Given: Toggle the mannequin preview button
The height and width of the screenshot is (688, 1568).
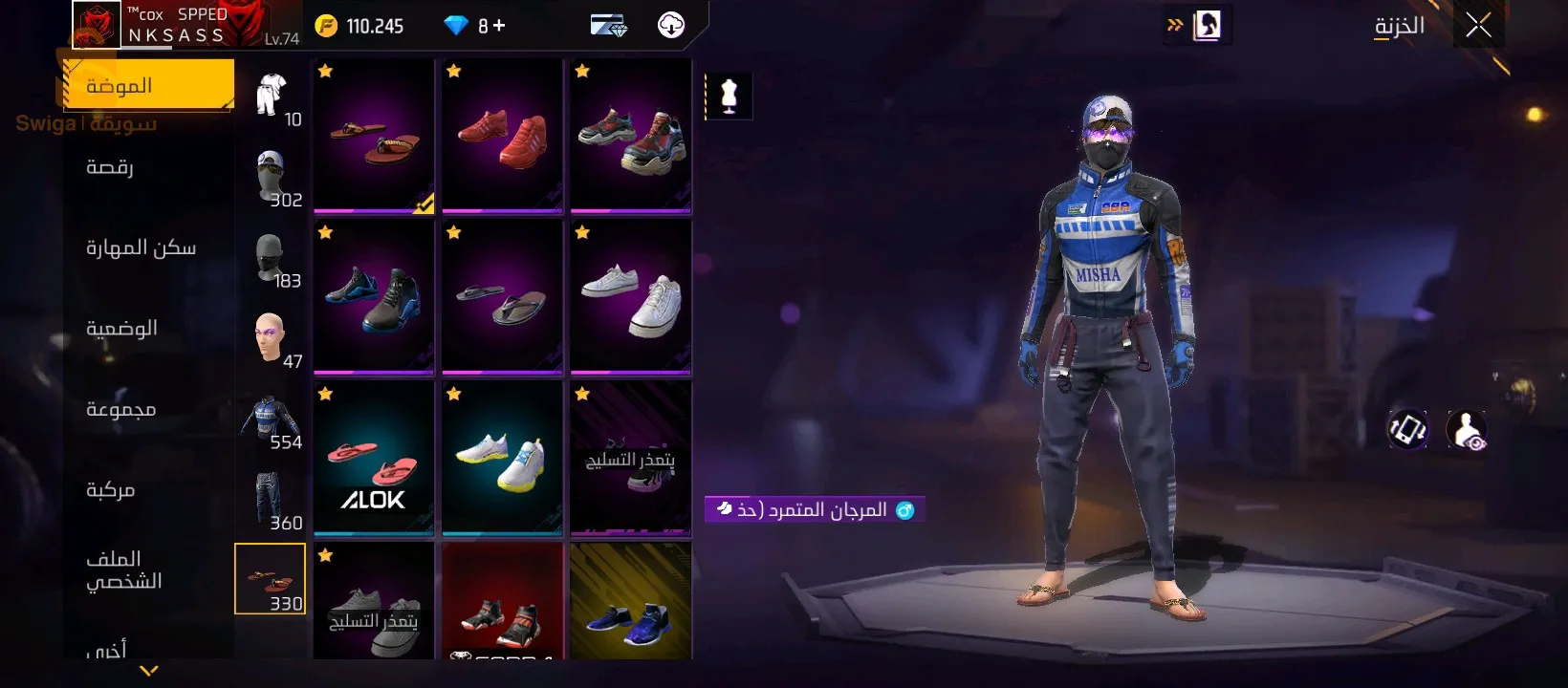Looking at the screenshot, I should pos(730,97).
